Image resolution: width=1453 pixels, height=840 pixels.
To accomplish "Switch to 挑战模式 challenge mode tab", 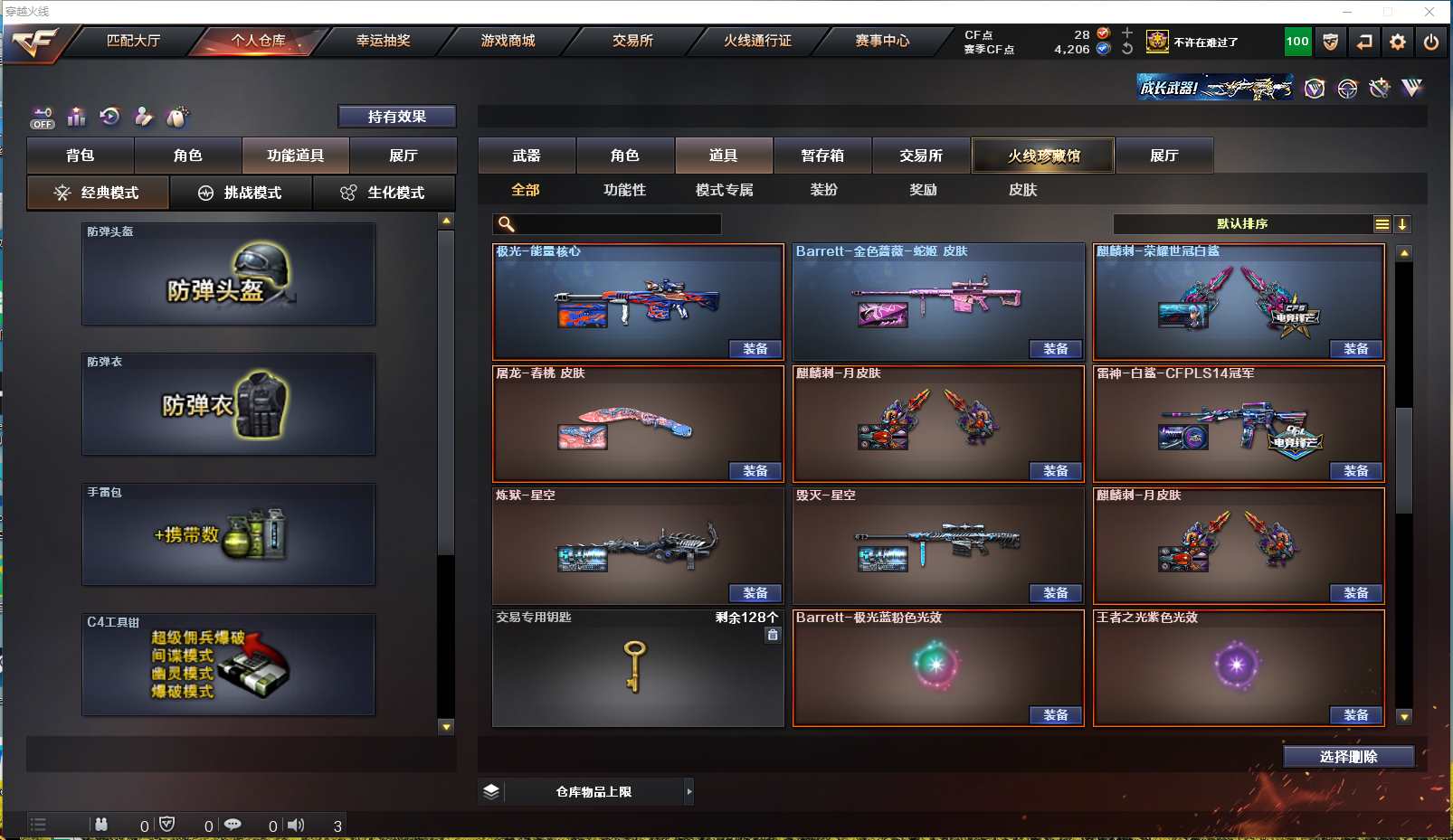I will (241, 193).
